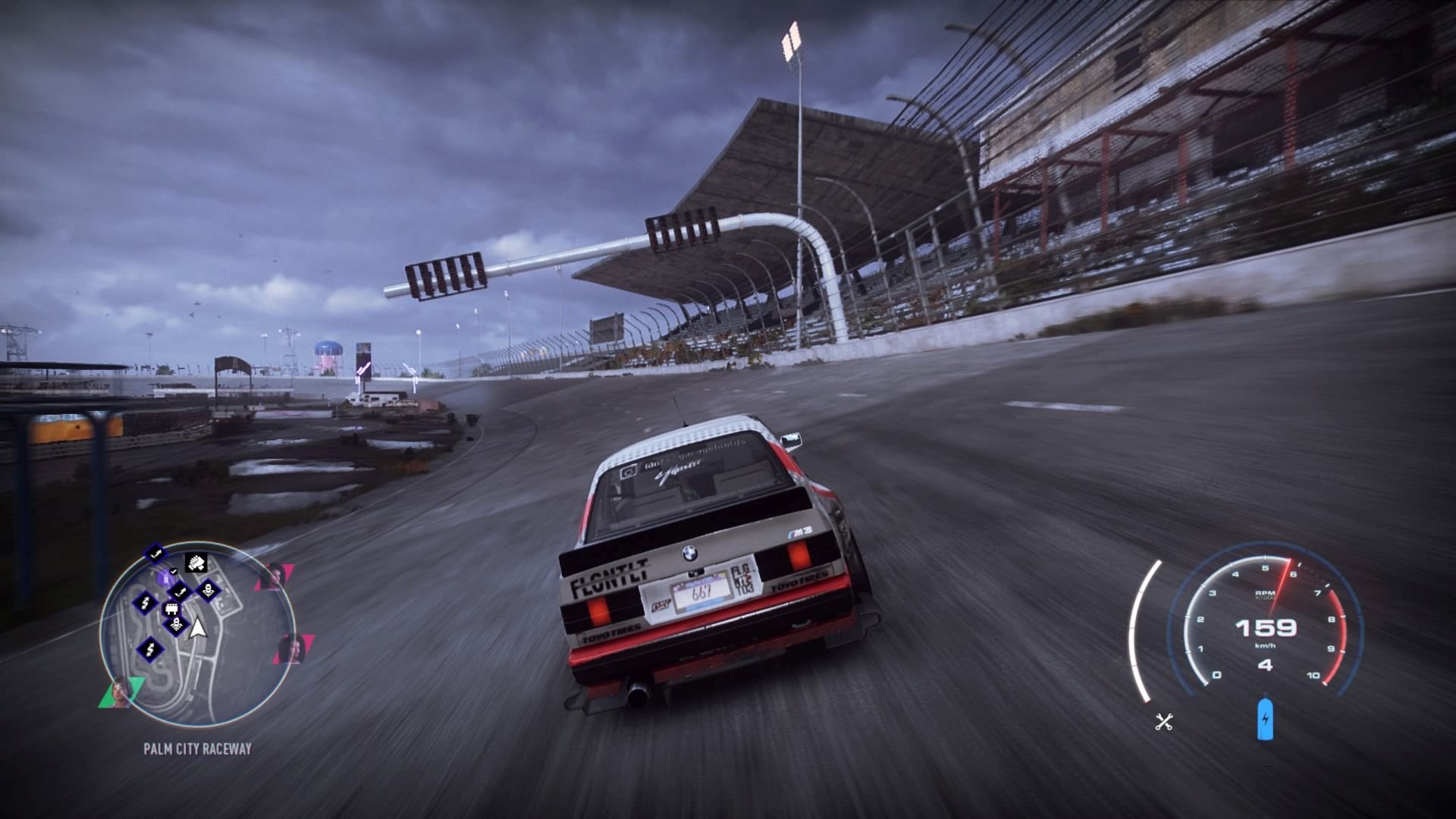Click the curved-arrow drift event icon on minimap
This screenshot has height=819, width=1456.
pos(181,591)
